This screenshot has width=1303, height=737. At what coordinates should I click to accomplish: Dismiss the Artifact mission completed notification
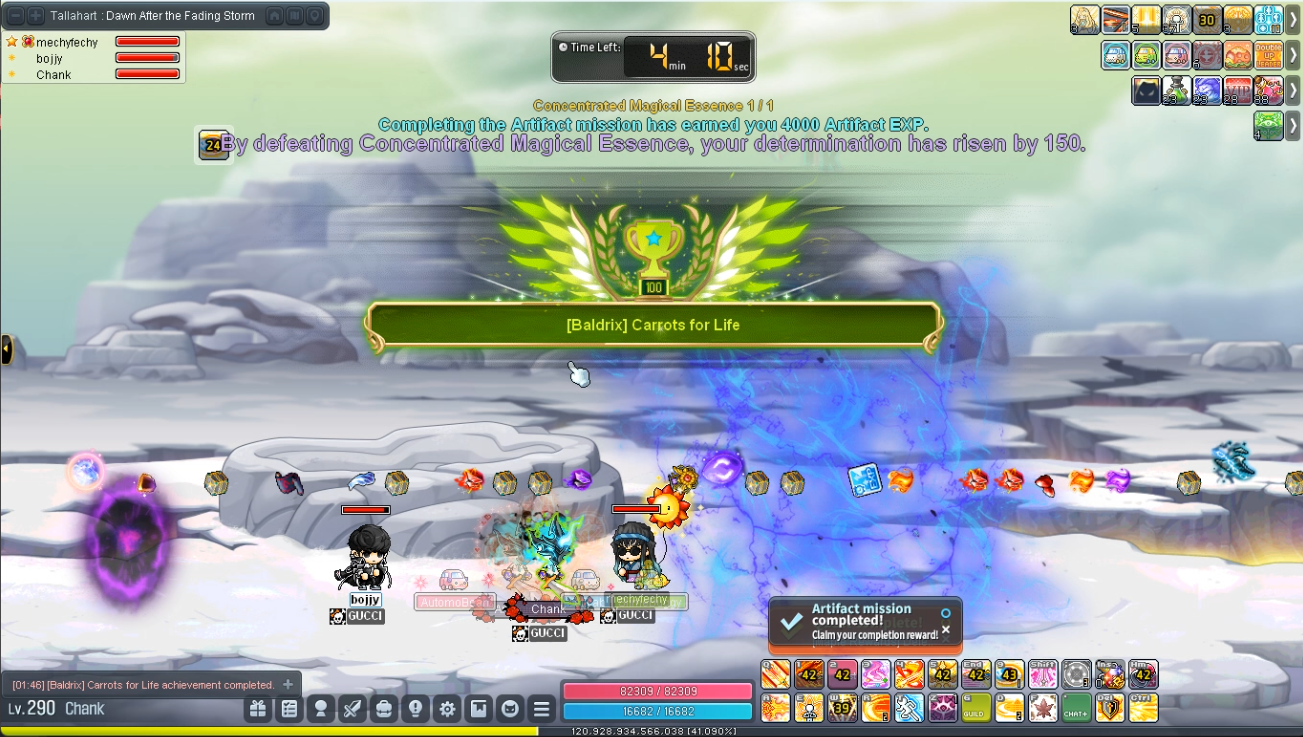pos(946,630)
